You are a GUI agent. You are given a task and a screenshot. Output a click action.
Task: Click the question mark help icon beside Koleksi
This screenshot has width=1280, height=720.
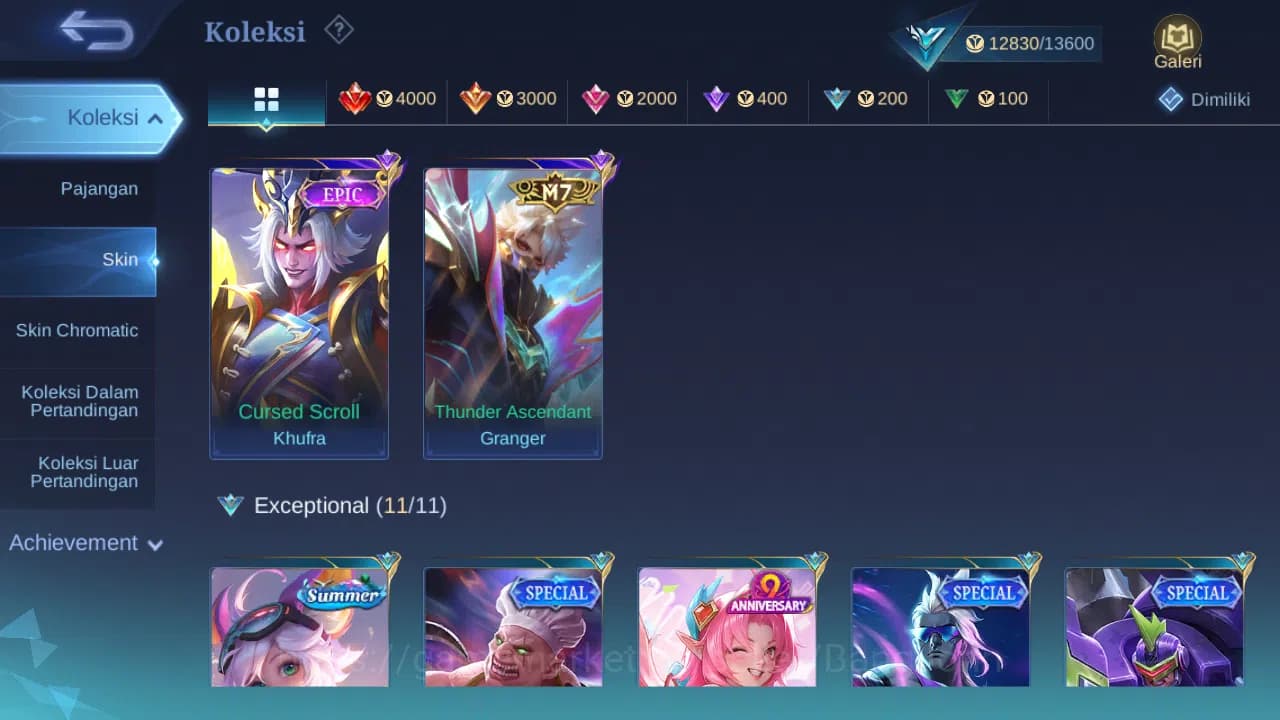pyautogui.click(x=339, y=30)
